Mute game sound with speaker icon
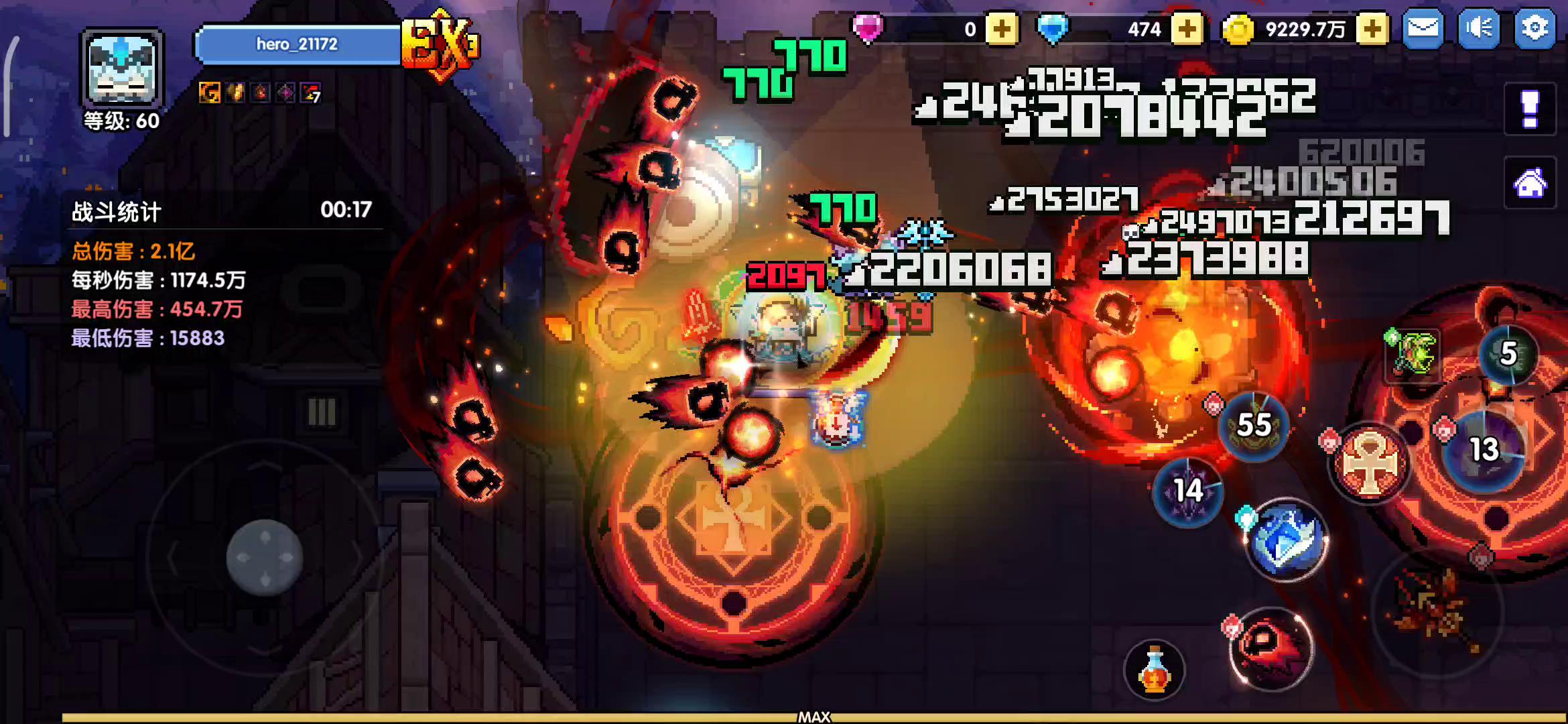This screenshot has height=724, width=1568. tap(1479, 29)
